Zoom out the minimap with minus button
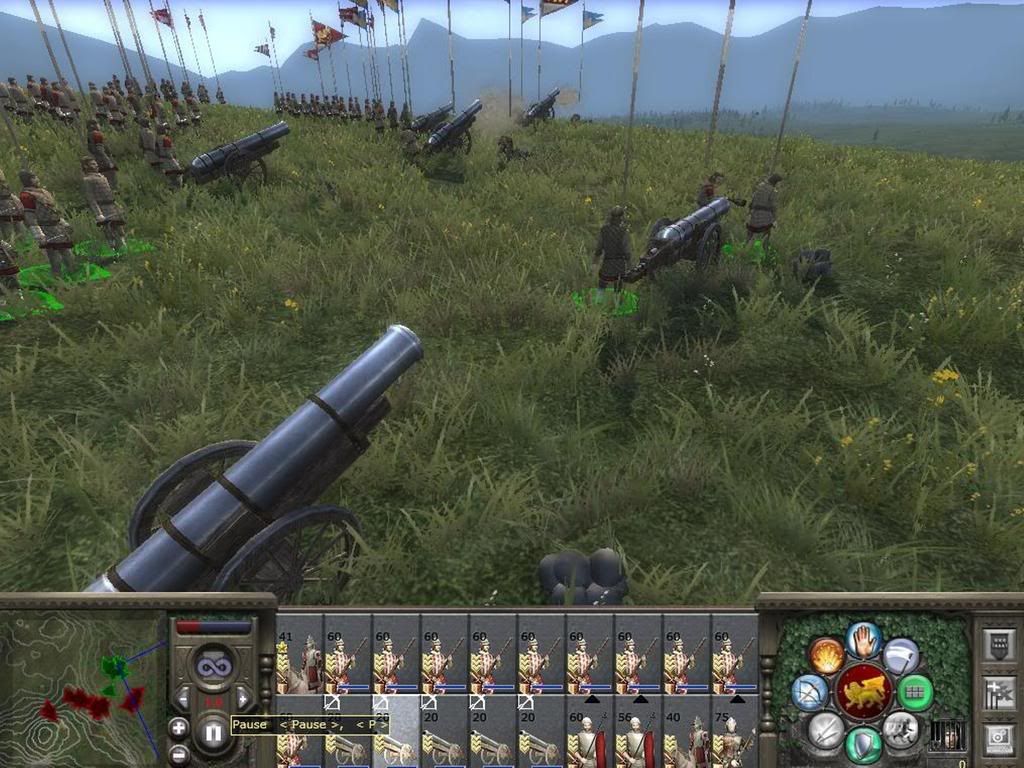 178,753
